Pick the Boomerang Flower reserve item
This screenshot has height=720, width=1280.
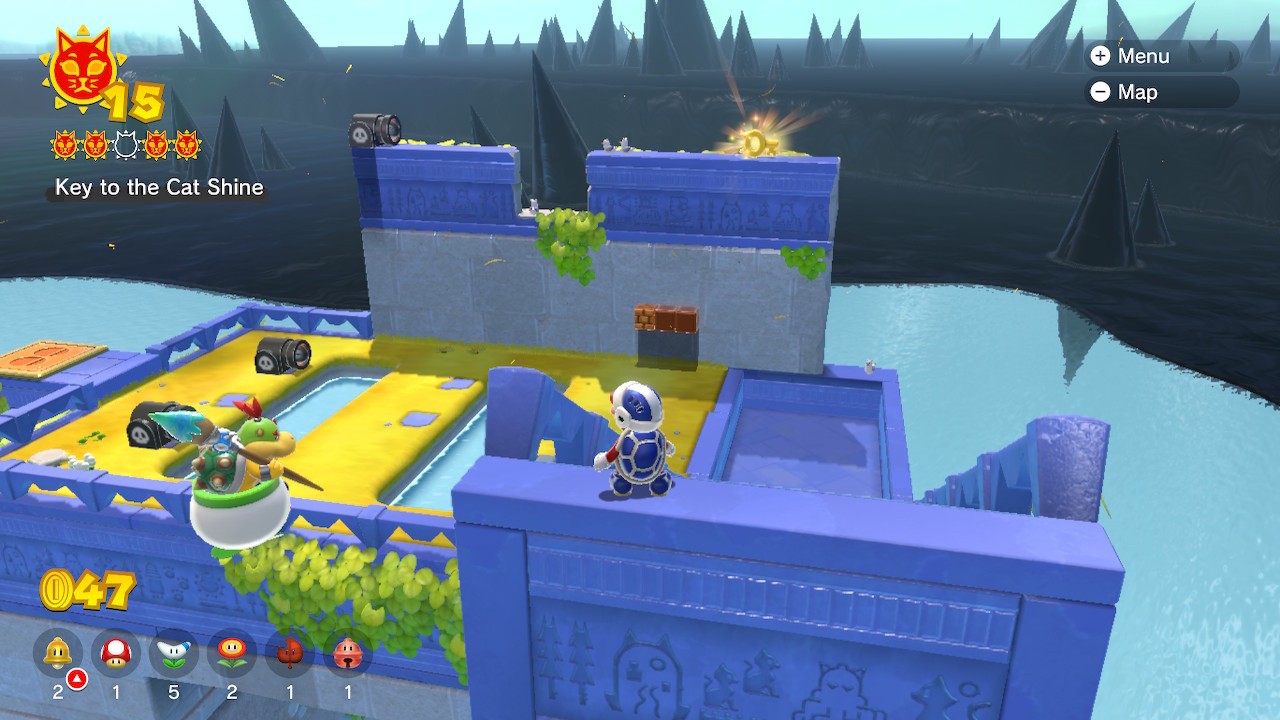click(174, 654)
